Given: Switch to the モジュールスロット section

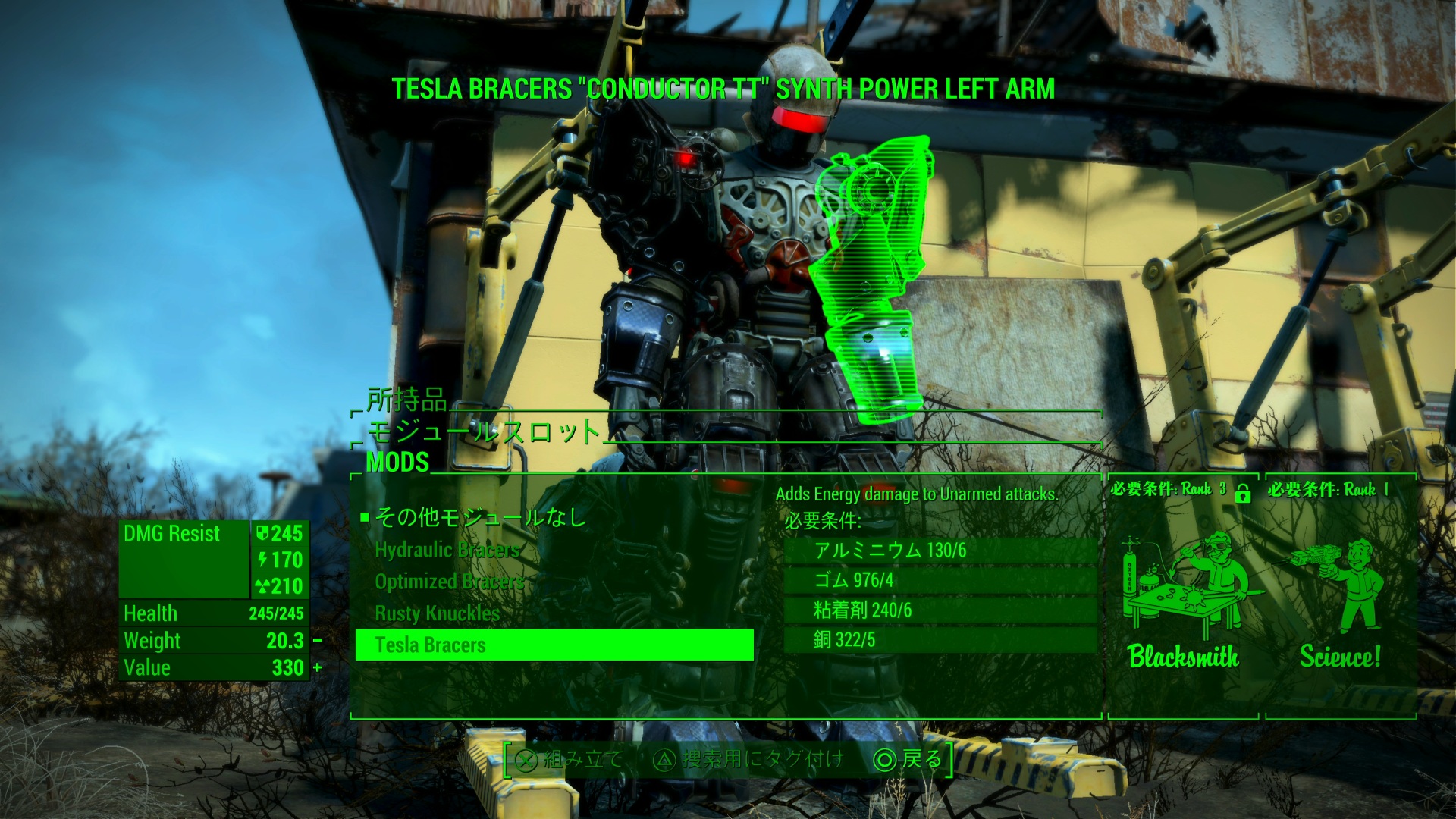Looking at the screenshot, I should pos(483,431).
